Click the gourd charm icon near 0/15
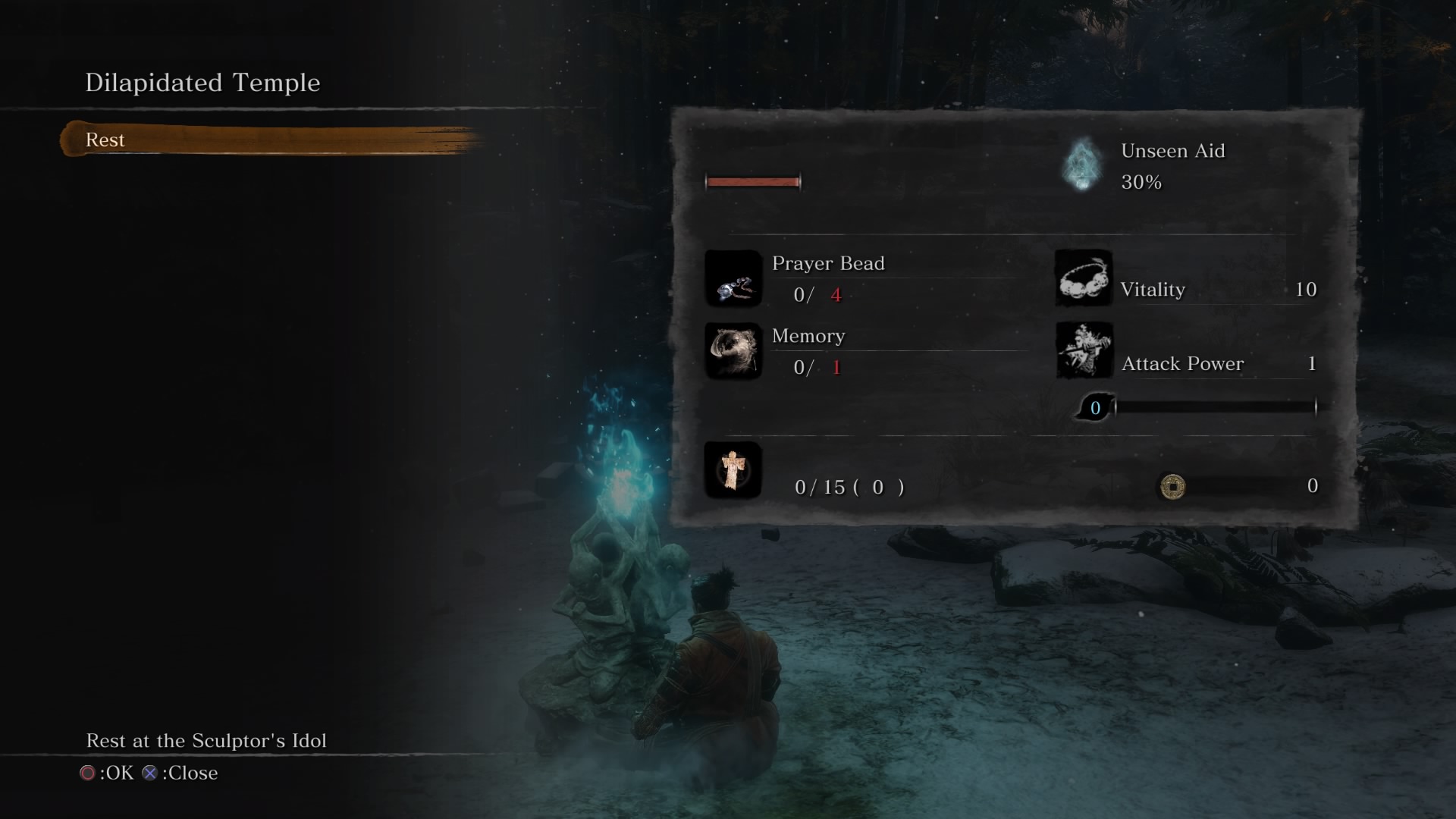 733,470
